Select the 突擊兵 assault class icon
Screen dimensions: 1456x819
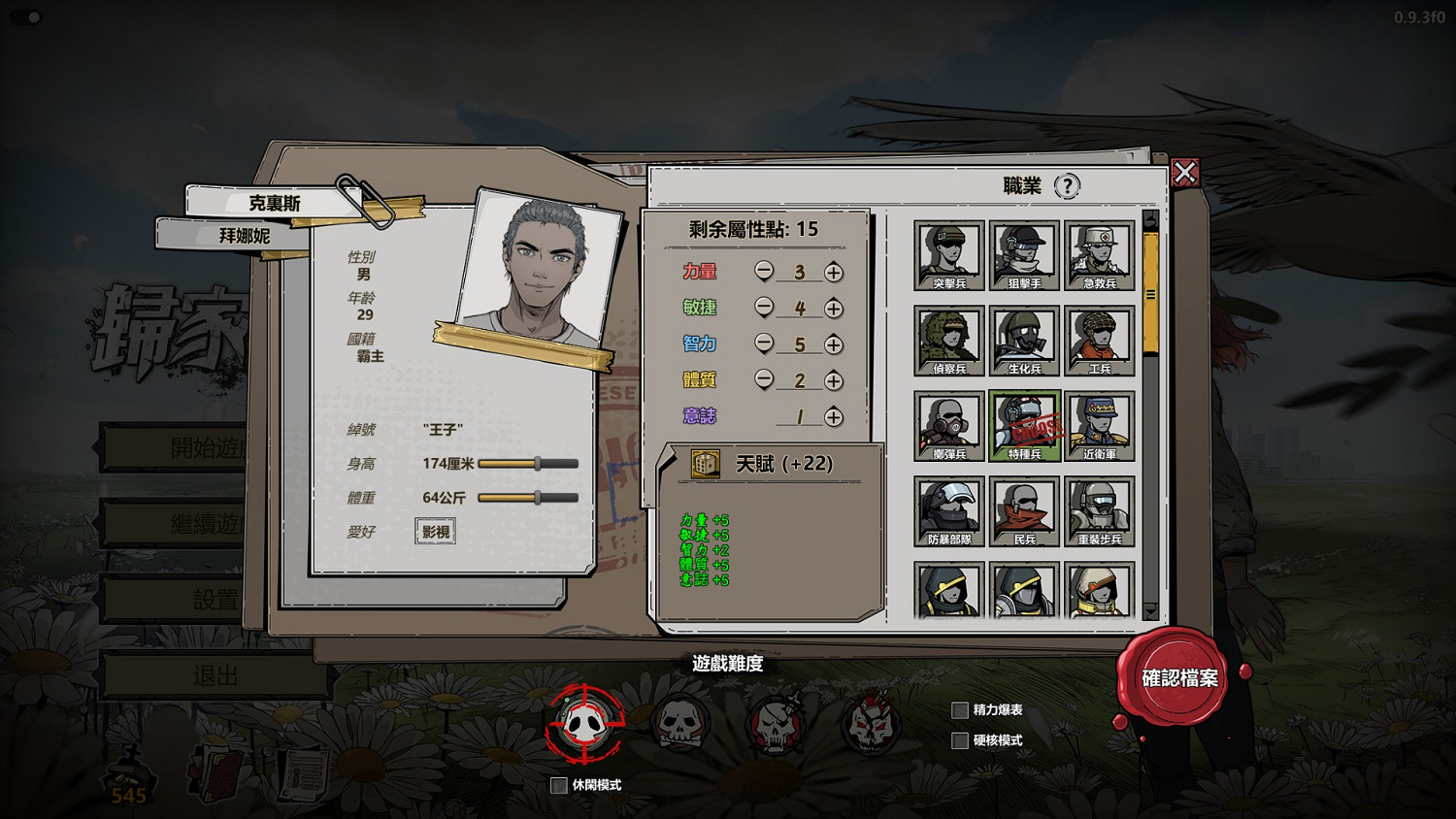coord(948,254)
